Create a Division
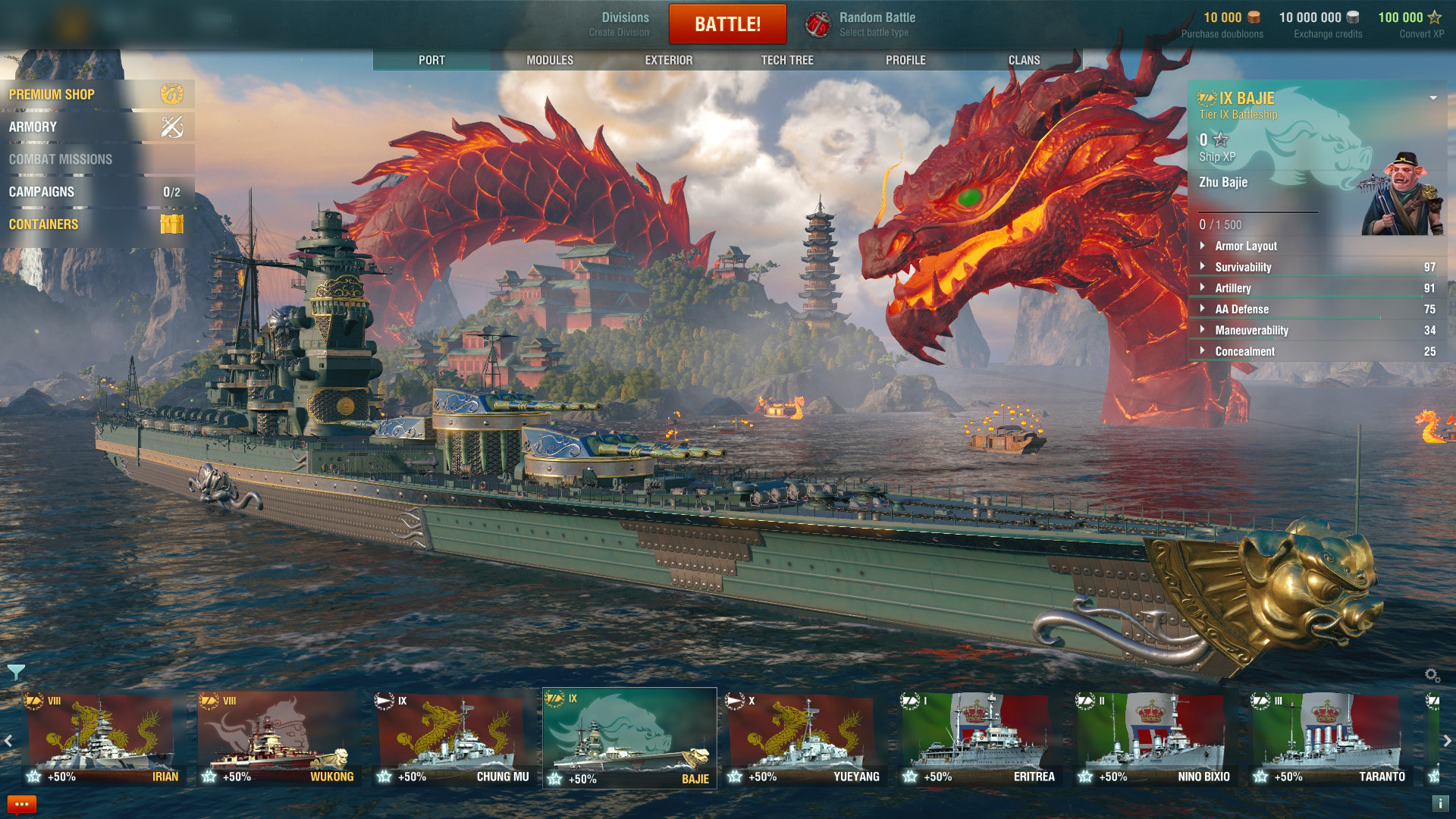 click(x=619, y=24)
